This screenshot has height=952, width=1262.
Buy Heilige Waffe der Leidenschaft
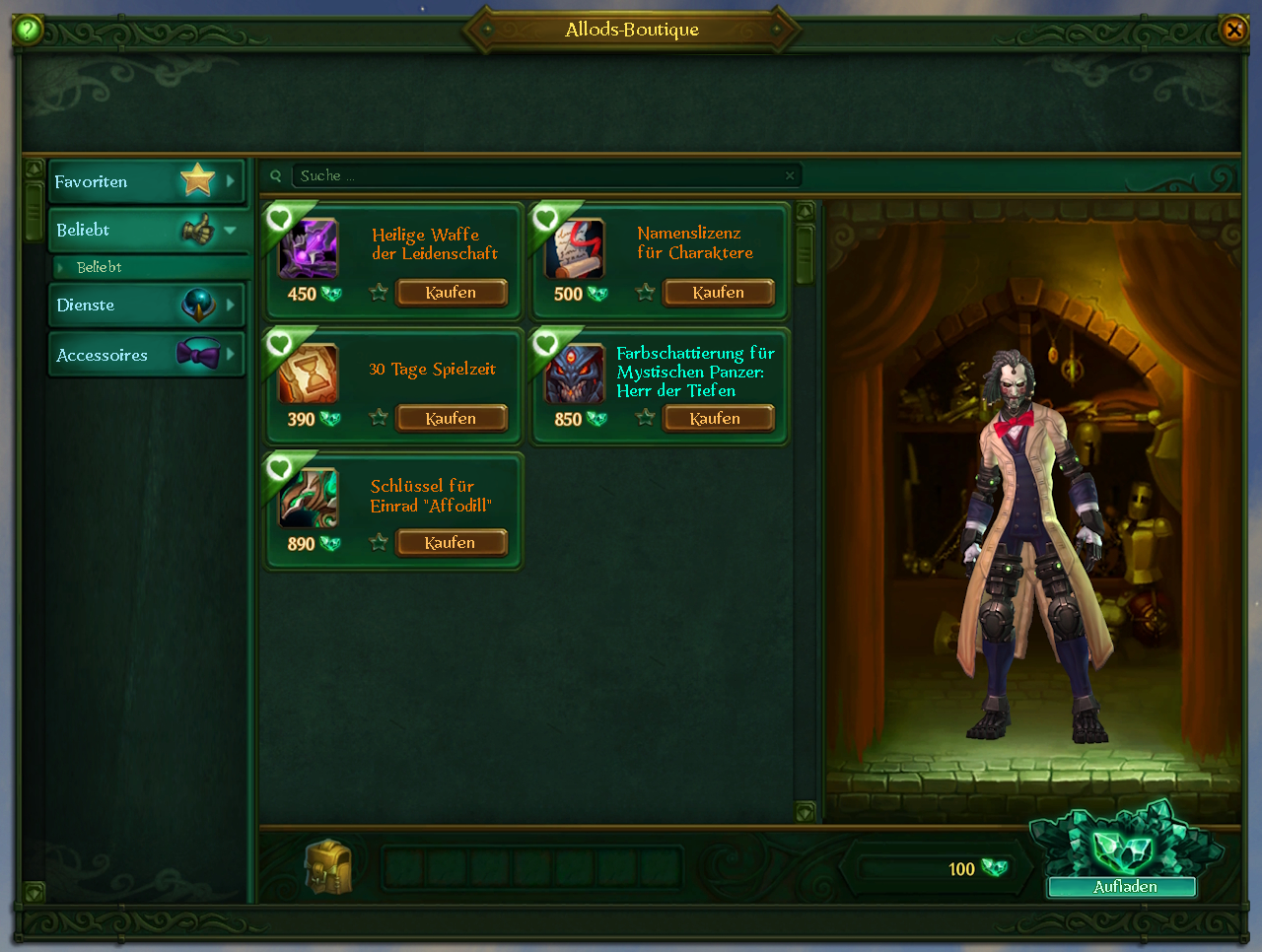click(452, 293)
